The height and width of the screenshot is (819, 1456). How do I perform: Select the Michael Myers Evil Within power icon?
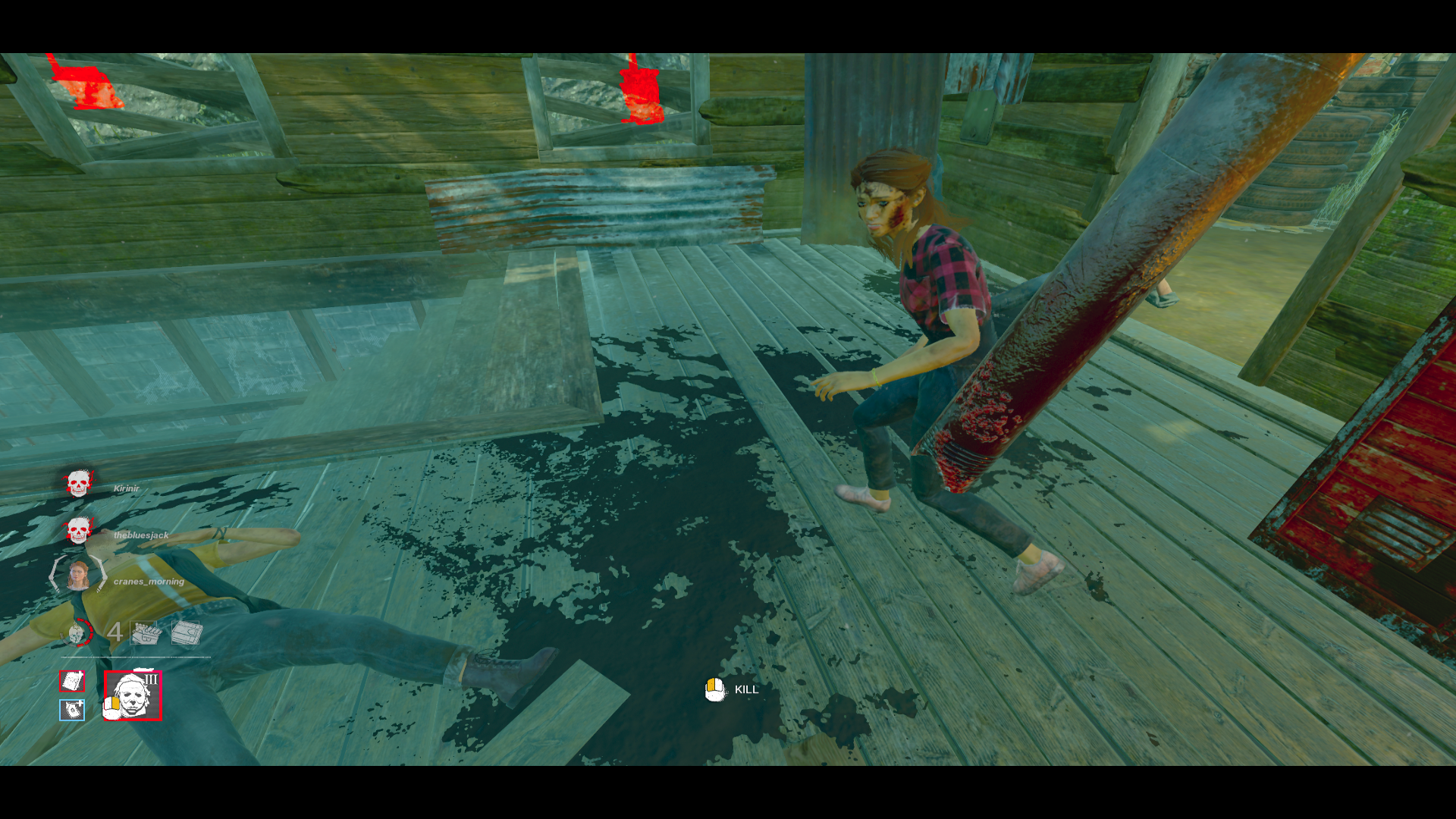[x=133, y=695]
